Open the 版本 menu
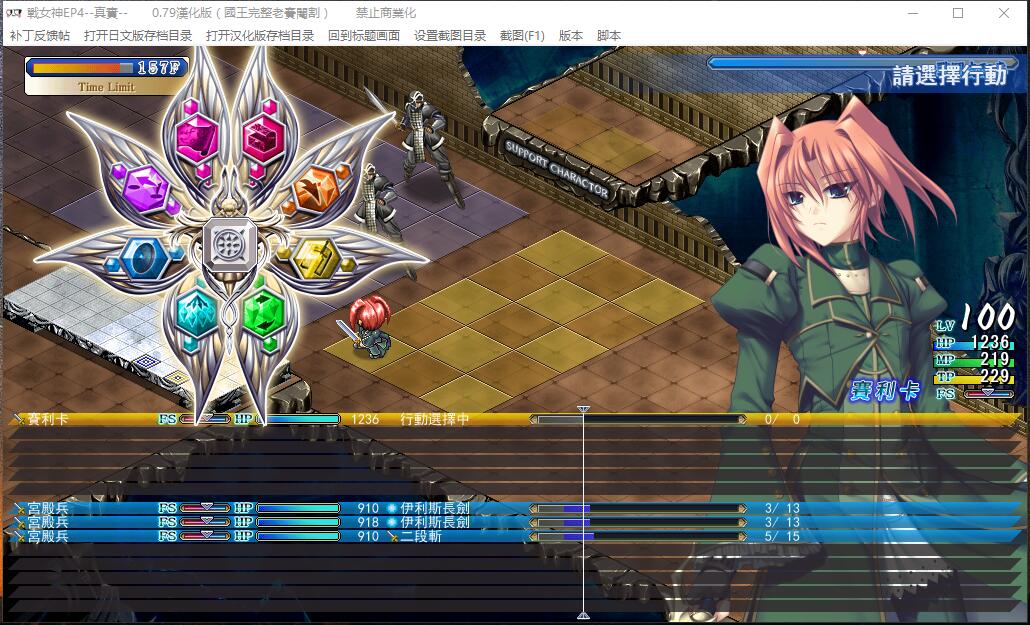 coord(571,35)
